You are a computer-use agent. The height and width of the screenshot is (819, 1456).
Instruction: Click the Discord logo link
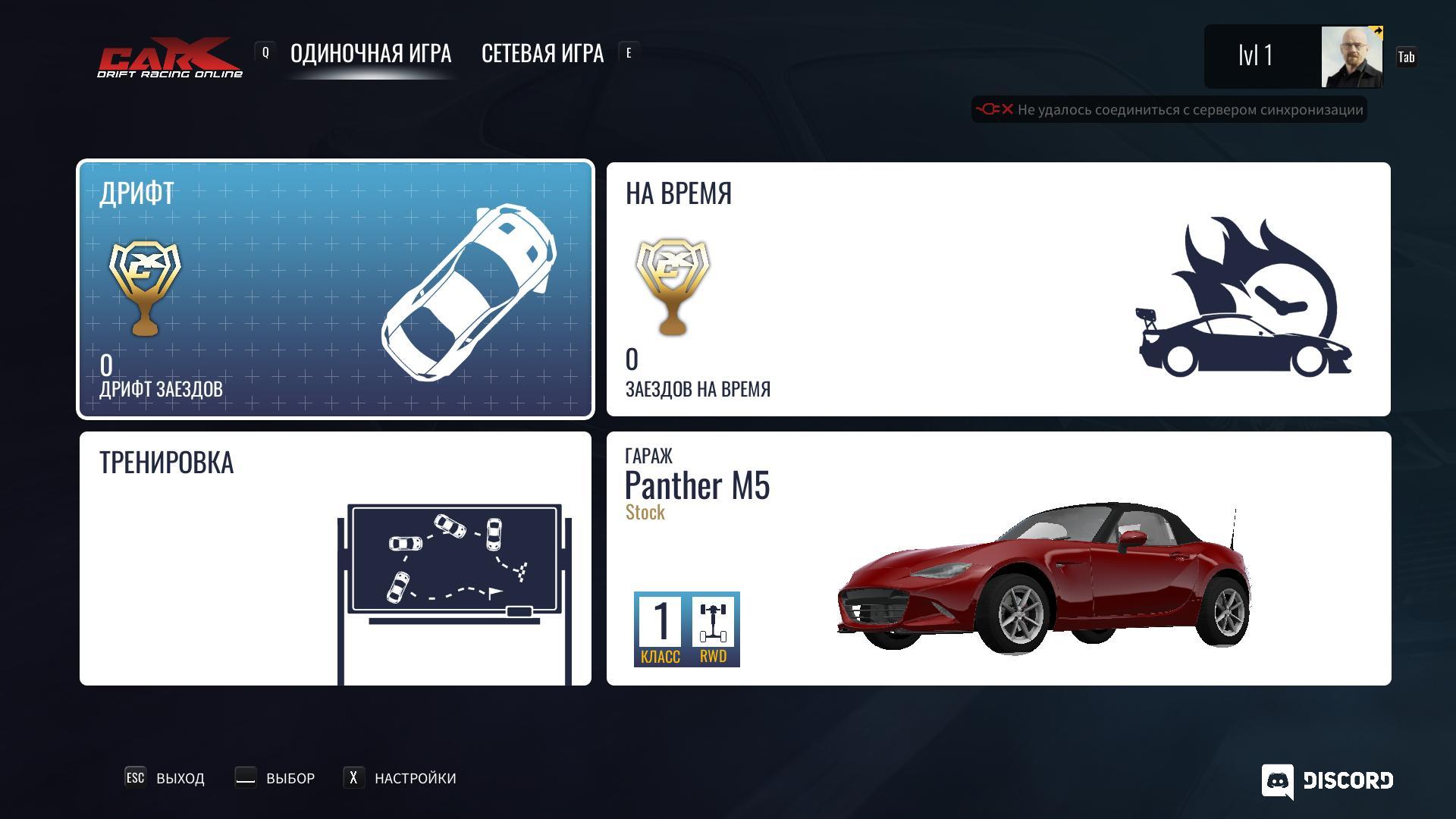[x=1327, y=780]
